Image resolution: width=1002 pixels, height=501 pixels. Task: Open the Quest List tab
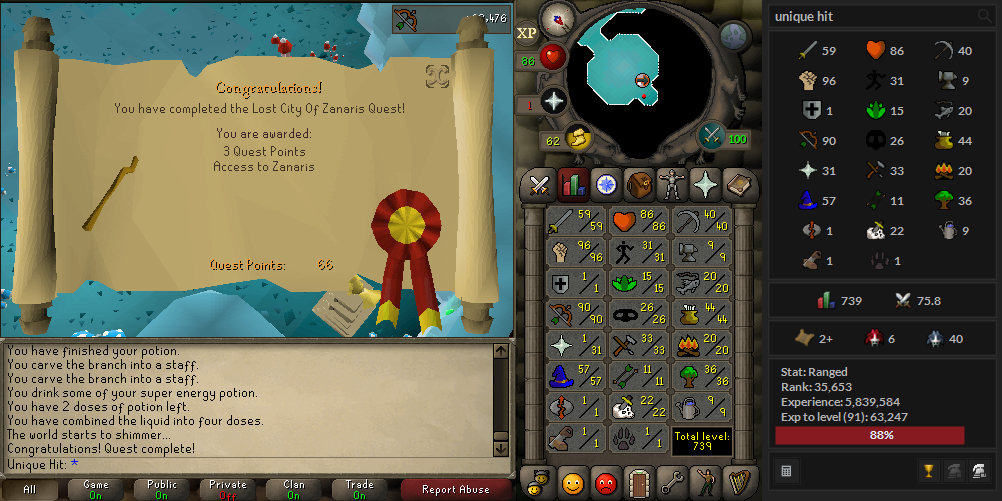(606, 185)
